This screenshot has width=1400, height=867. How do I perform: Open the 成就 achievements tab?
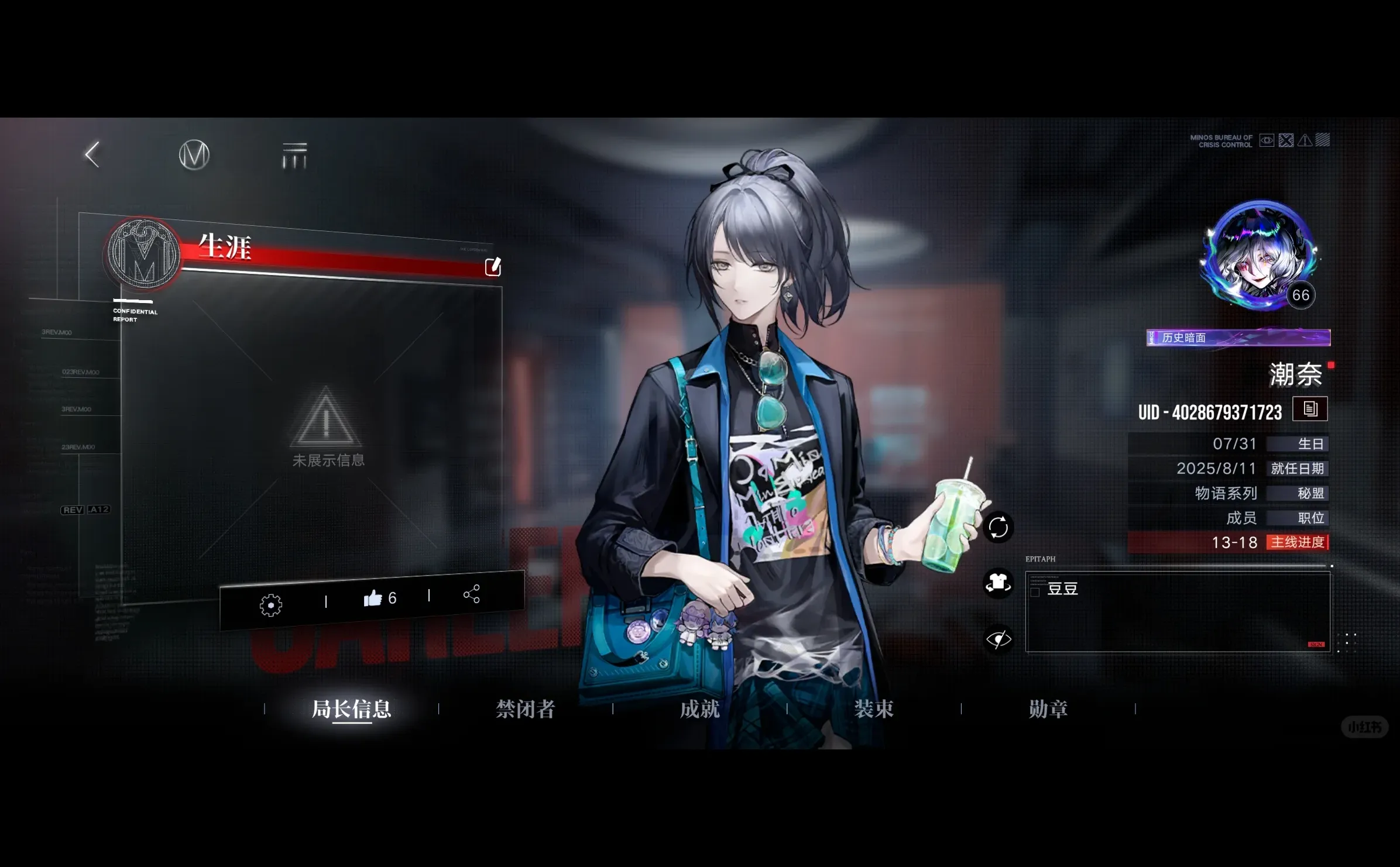(x=699, y=709)
